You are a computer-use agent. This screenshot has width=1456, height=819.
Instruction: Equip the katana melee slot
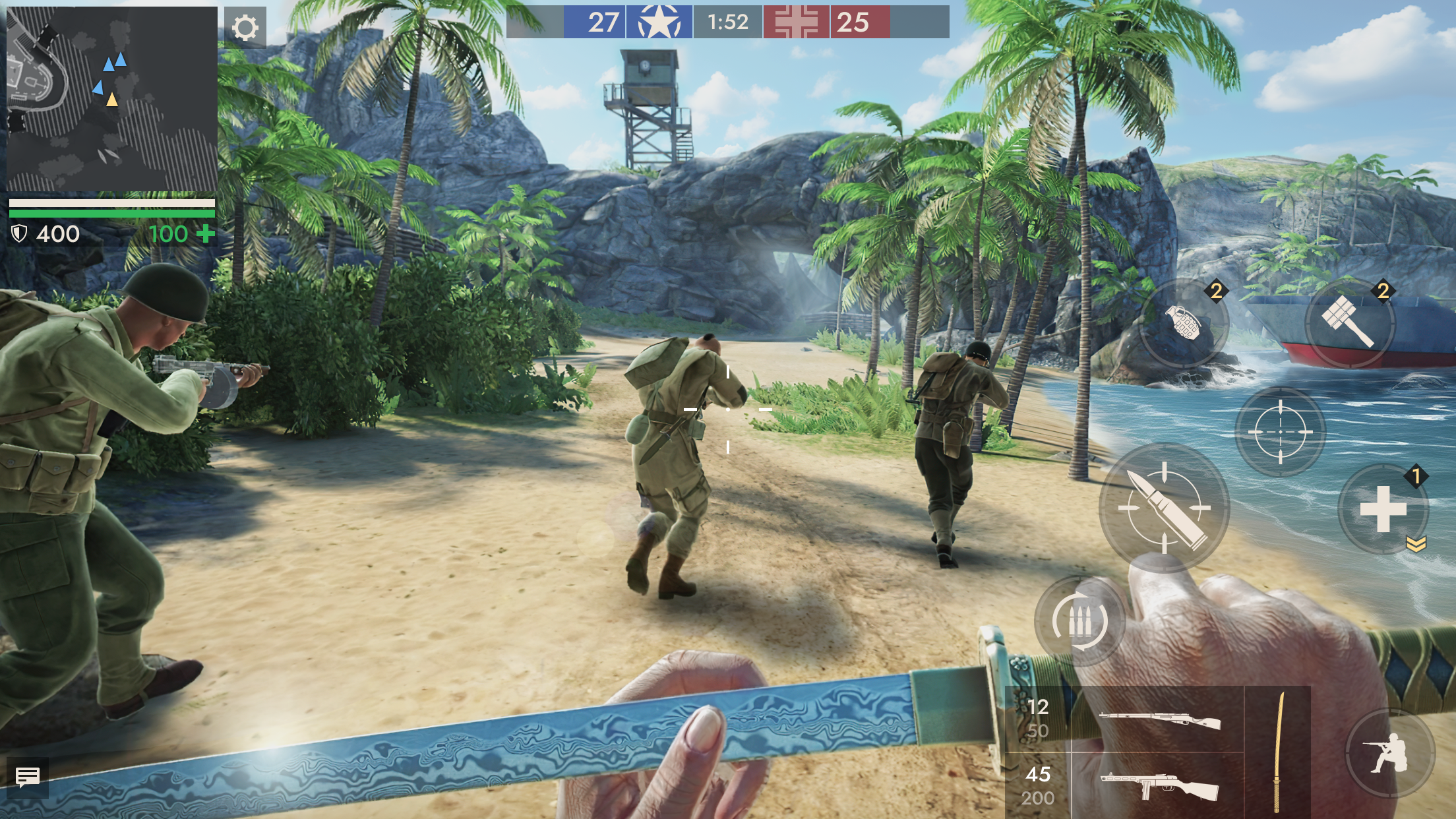pyautogui.click(x=1277, y=752)
